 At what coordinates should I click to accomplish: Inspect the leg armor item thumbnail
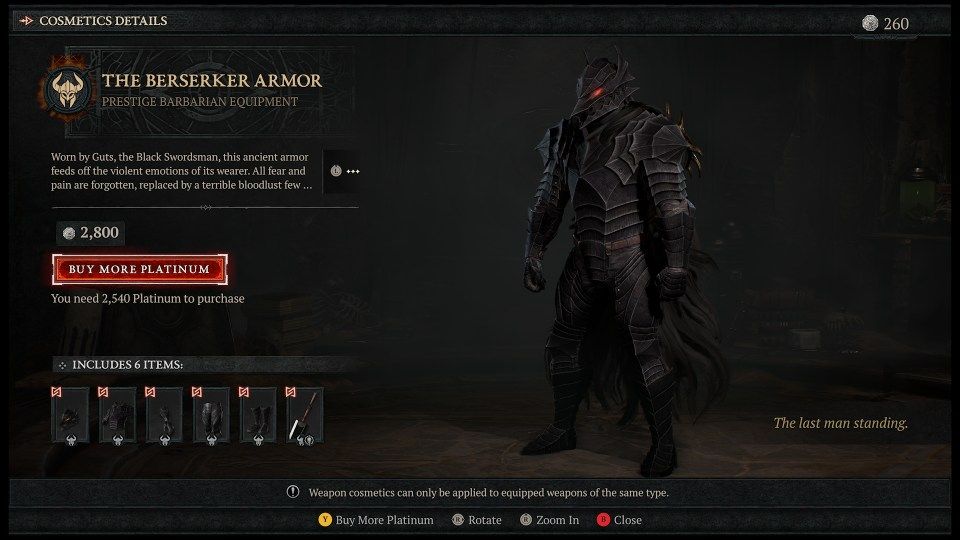pos(211,416)
